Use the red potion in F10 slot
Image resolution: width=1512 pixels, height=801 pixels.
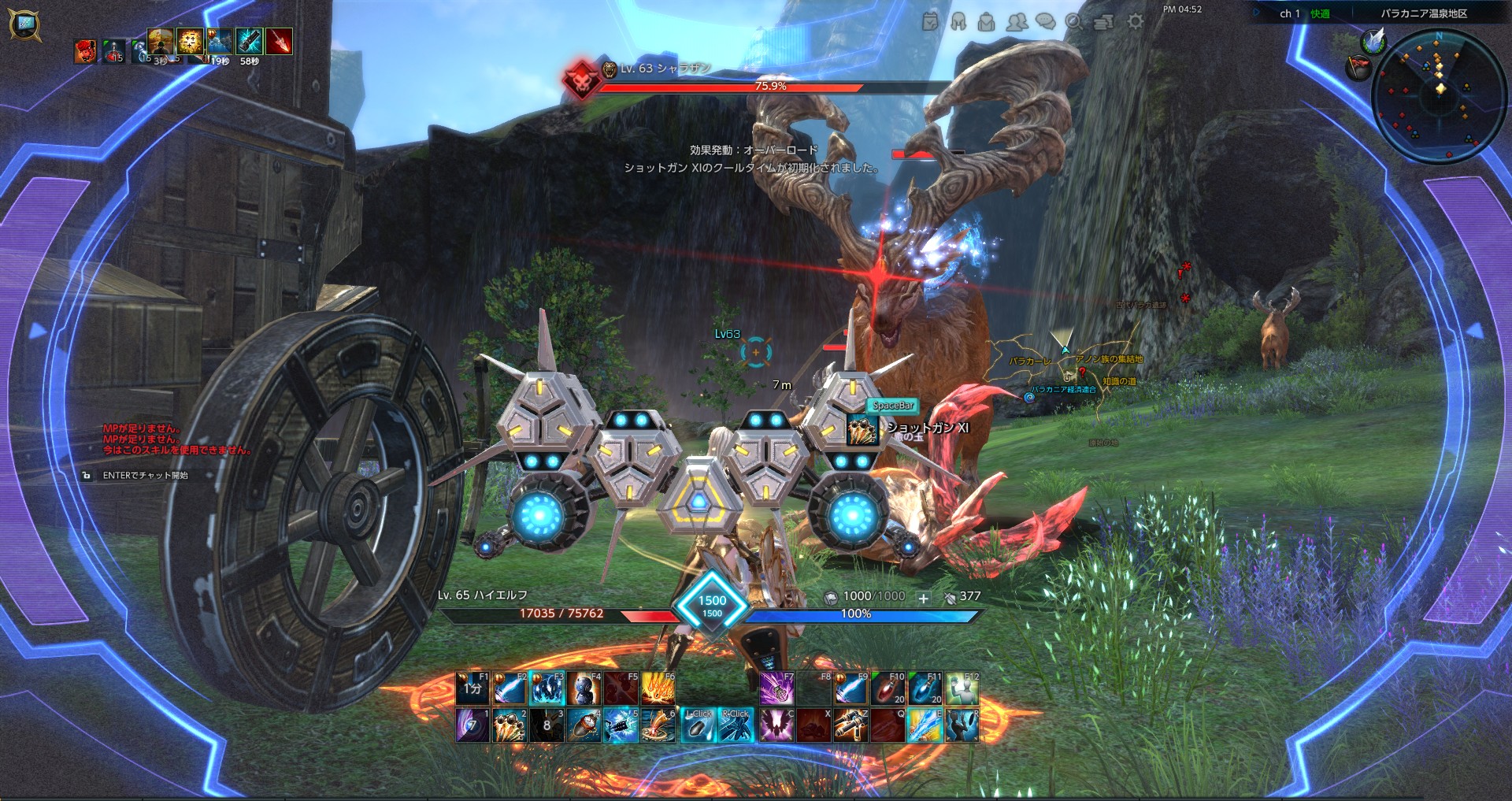point(888,688)
